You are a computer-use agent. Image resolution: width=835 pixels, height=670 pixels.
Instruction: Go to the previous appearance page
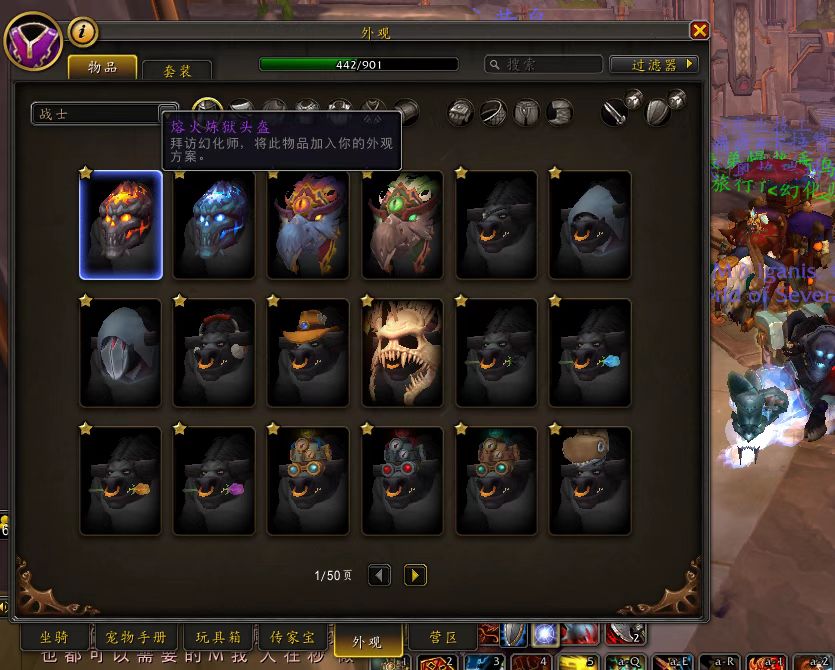[x=379, y=575]
